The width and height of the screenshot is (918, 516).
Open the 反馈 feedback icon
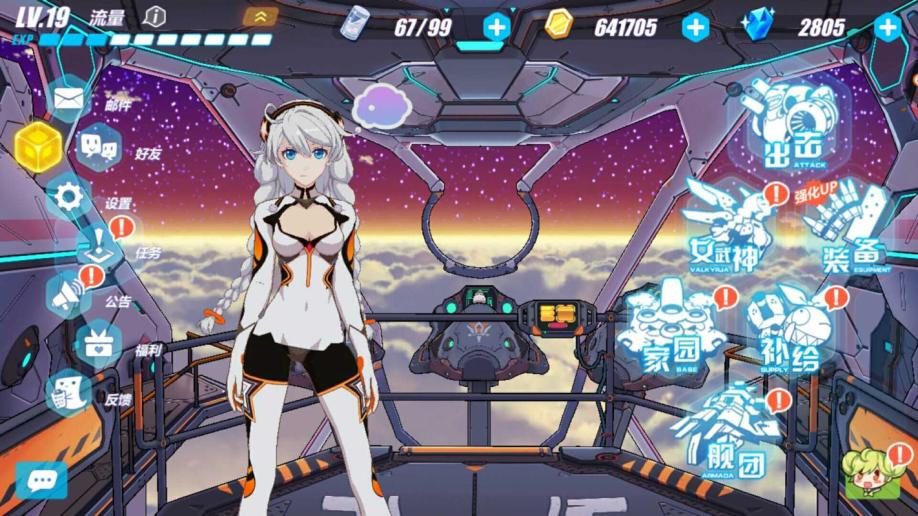(69, 393)
